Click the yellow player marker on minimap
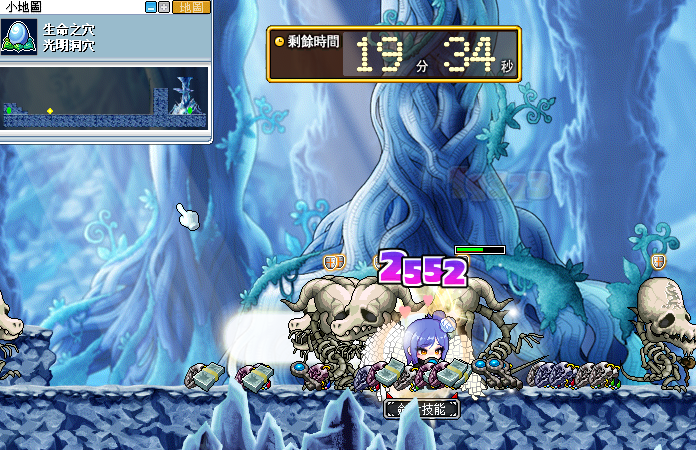This screenshot has width=696, height=450. [x=50, y=110]
